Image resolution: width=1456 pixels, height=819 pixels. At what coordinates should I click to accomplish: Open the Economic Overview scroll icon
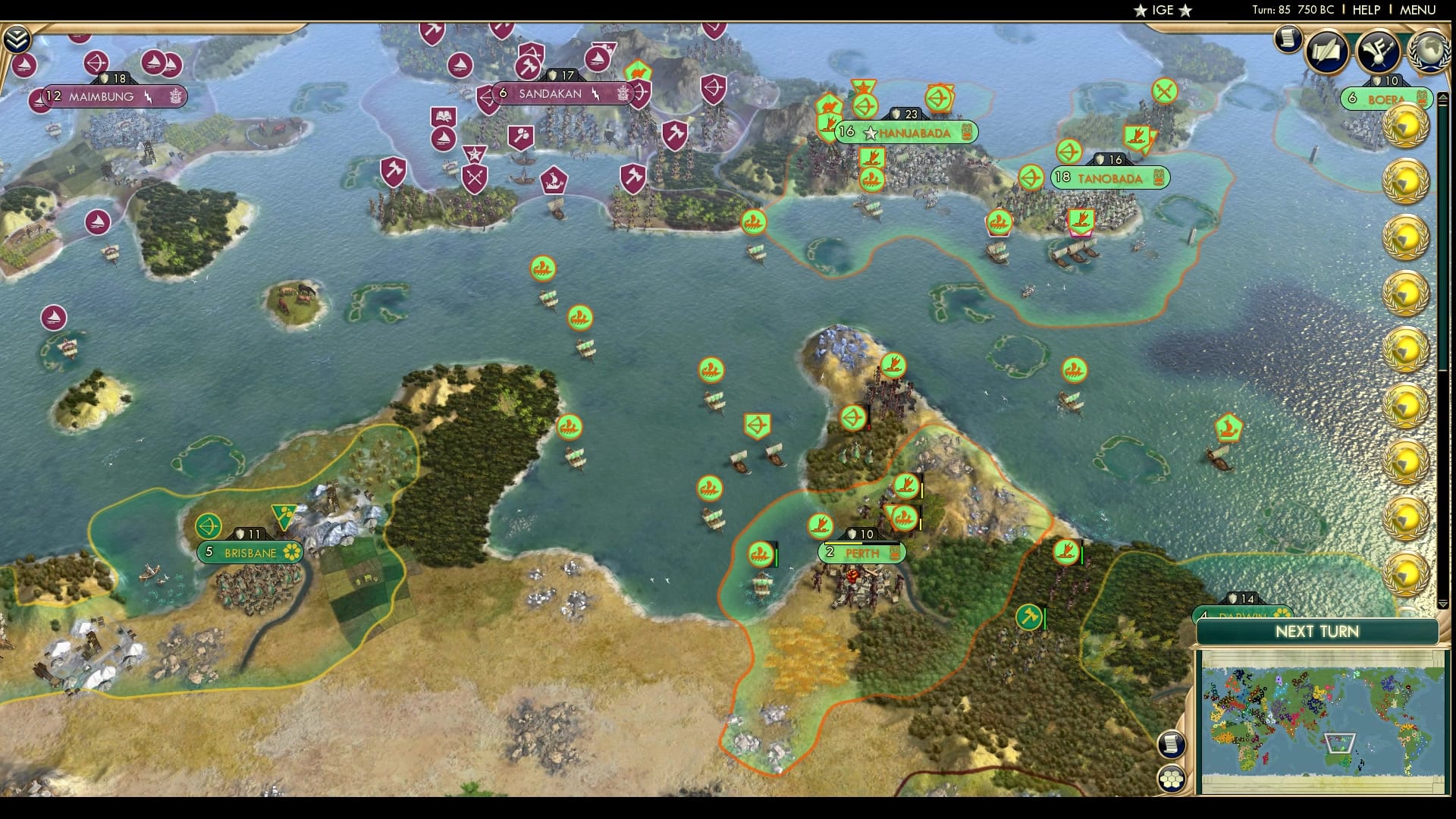[1287, 41]
